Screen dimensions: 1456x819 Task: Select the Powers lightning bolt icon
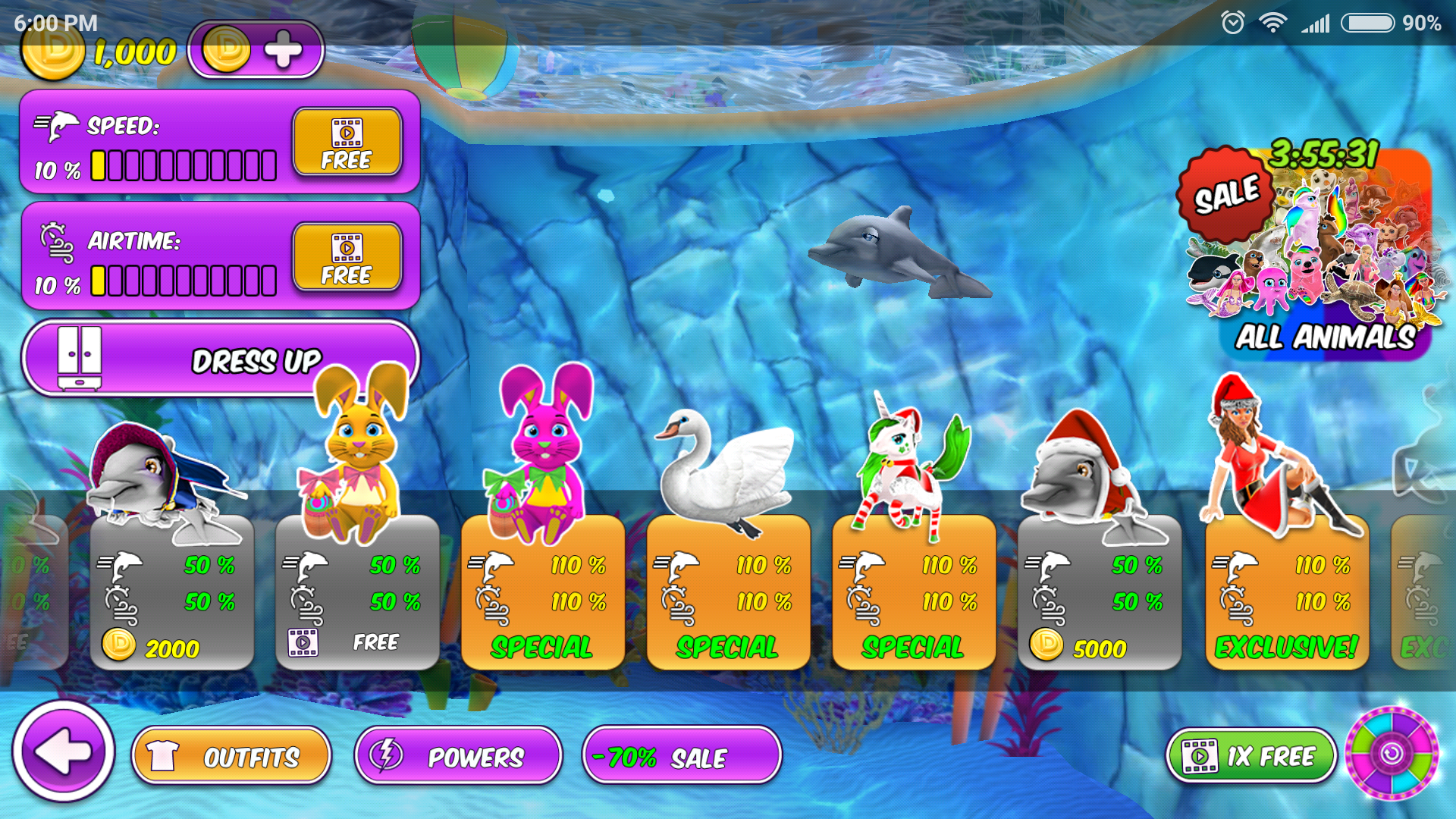click(385, 754)
